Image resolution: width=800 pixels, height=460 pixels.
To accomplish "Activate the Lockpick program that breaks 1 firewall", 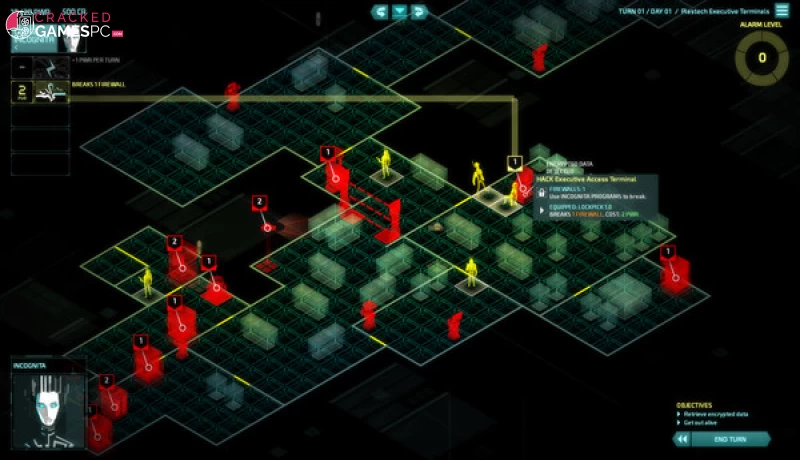I will point(50,92).
